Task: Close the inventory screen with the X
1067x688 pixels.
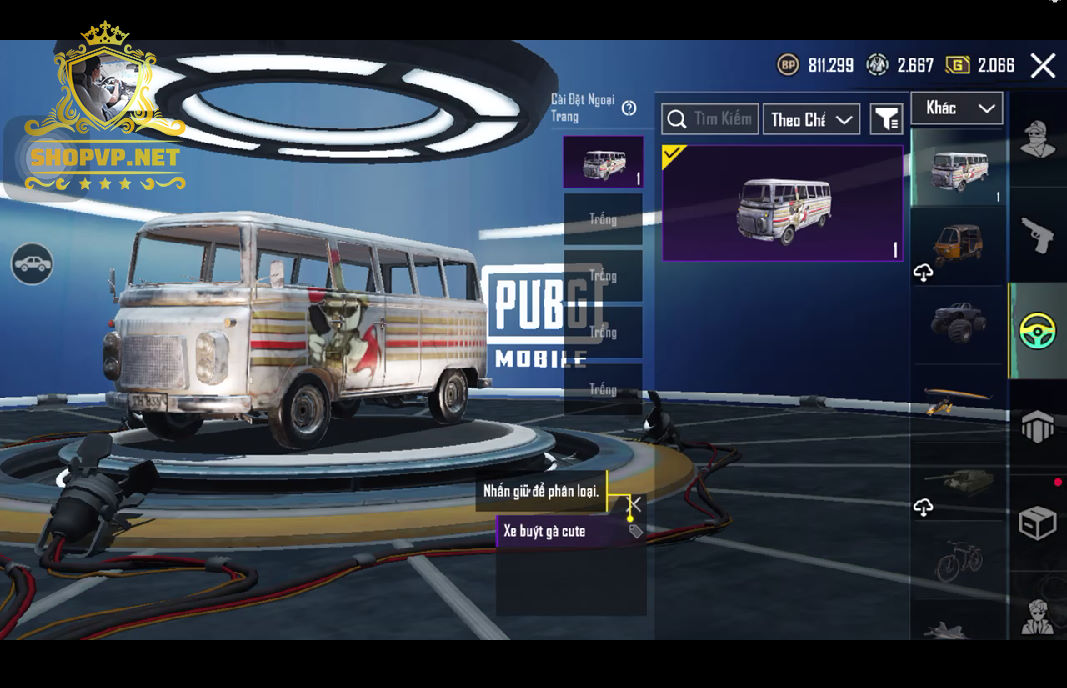Action: (x=1043, y=66)
